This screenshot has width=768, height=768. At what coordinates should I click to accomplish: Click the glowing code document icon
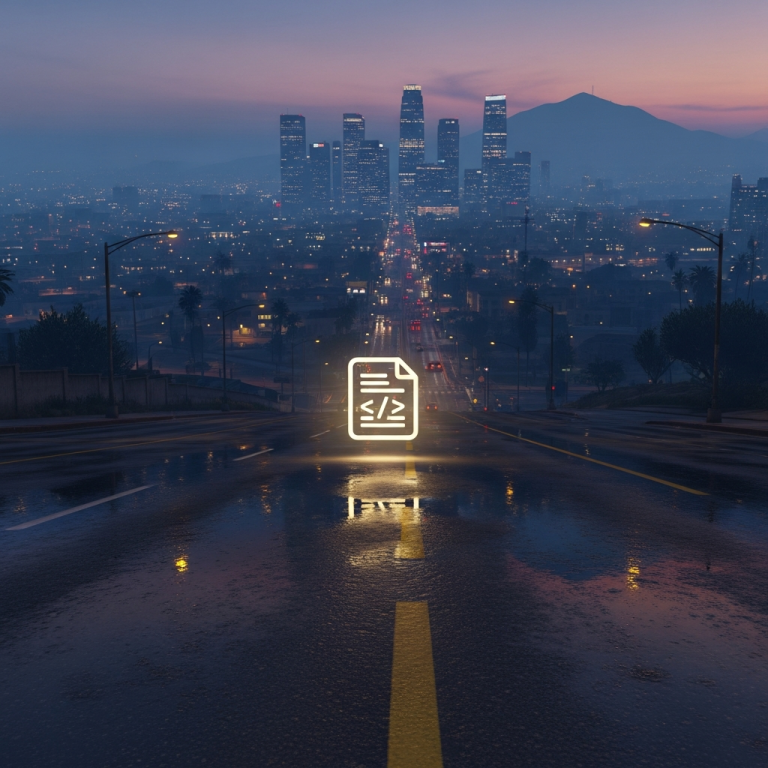click(x=383, y=398)
